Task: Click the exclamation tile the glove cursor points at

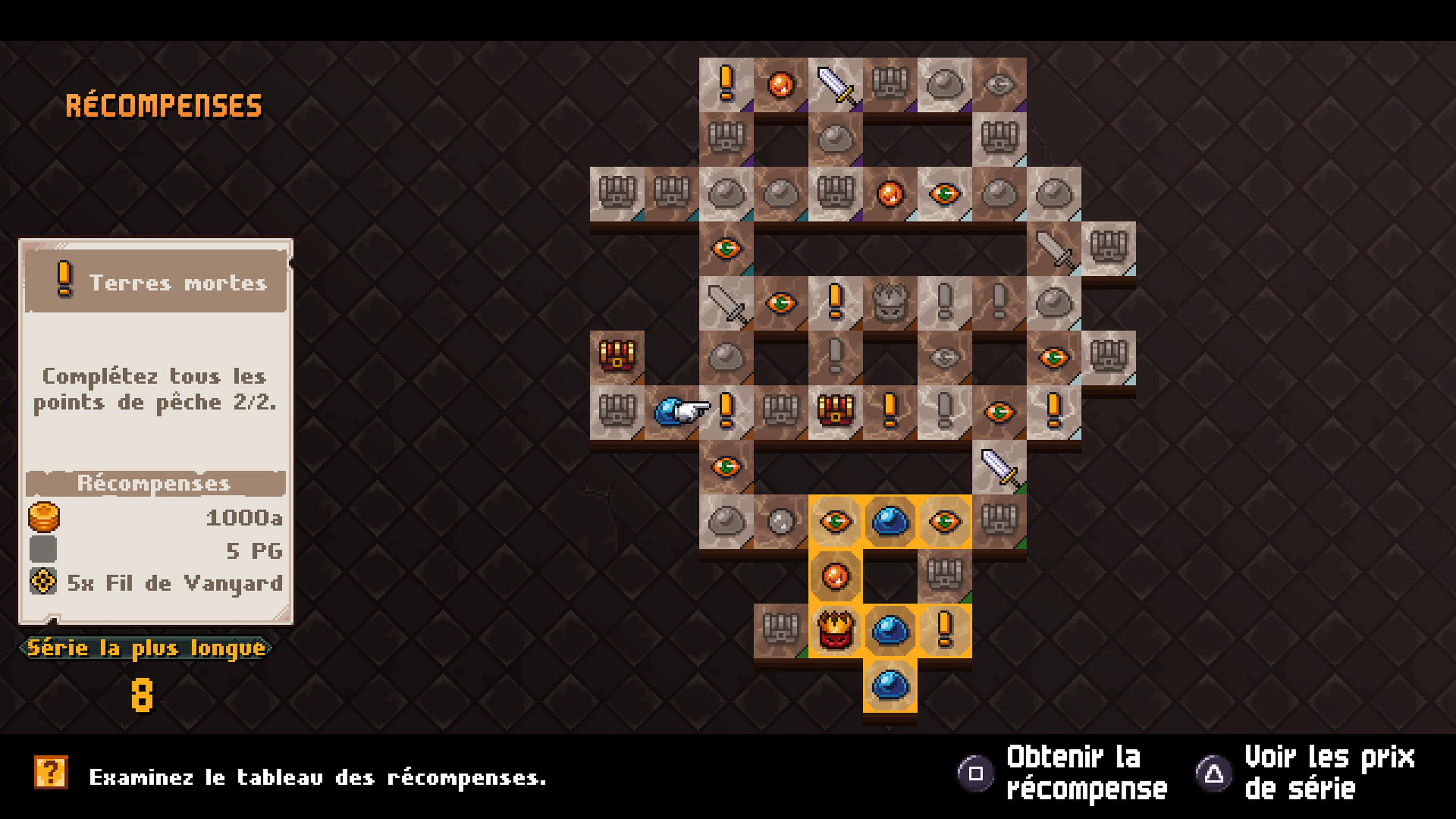Action: 726,411
